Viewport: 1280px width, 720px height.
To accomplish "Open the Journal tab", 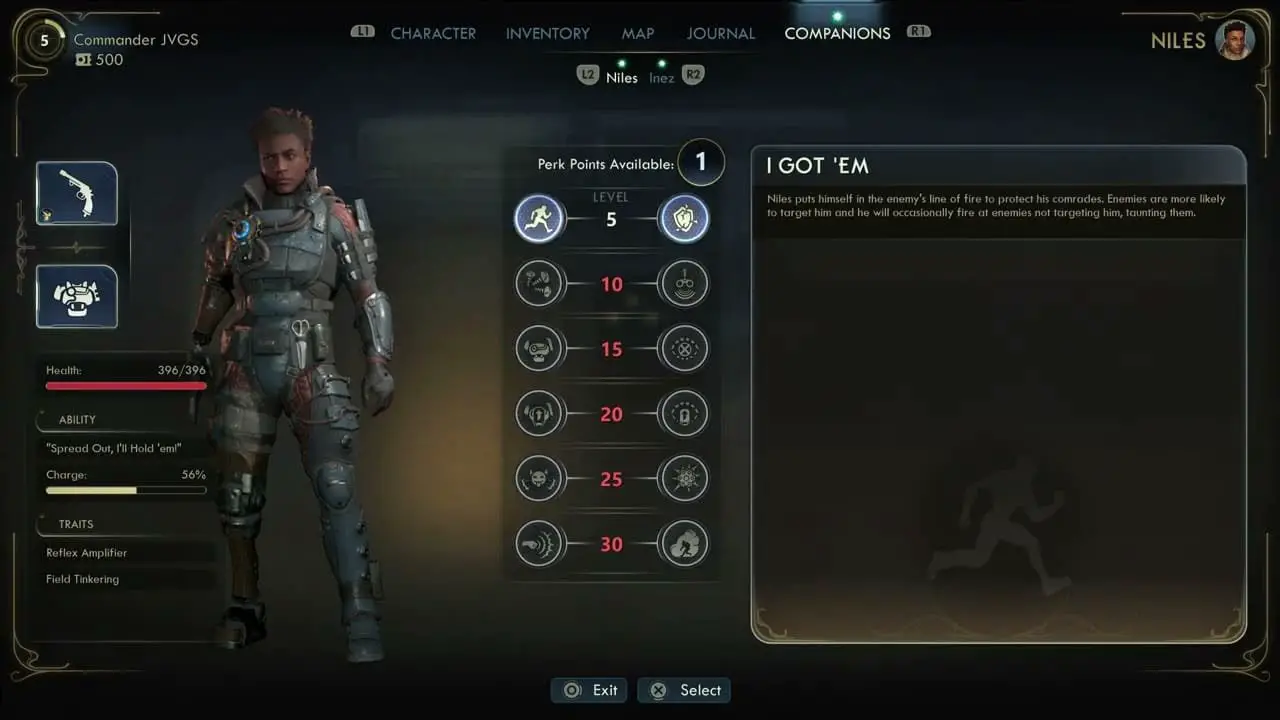I will (720, 33).
